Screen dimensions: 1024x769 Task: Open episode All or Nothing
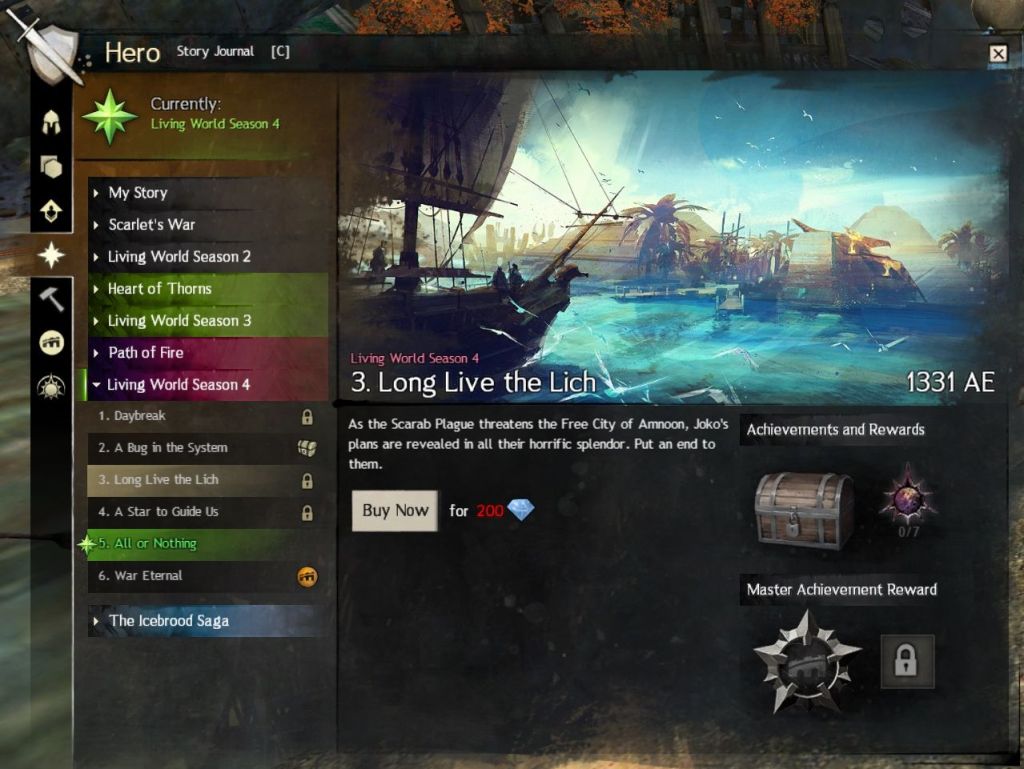click(x=155, y=544)
